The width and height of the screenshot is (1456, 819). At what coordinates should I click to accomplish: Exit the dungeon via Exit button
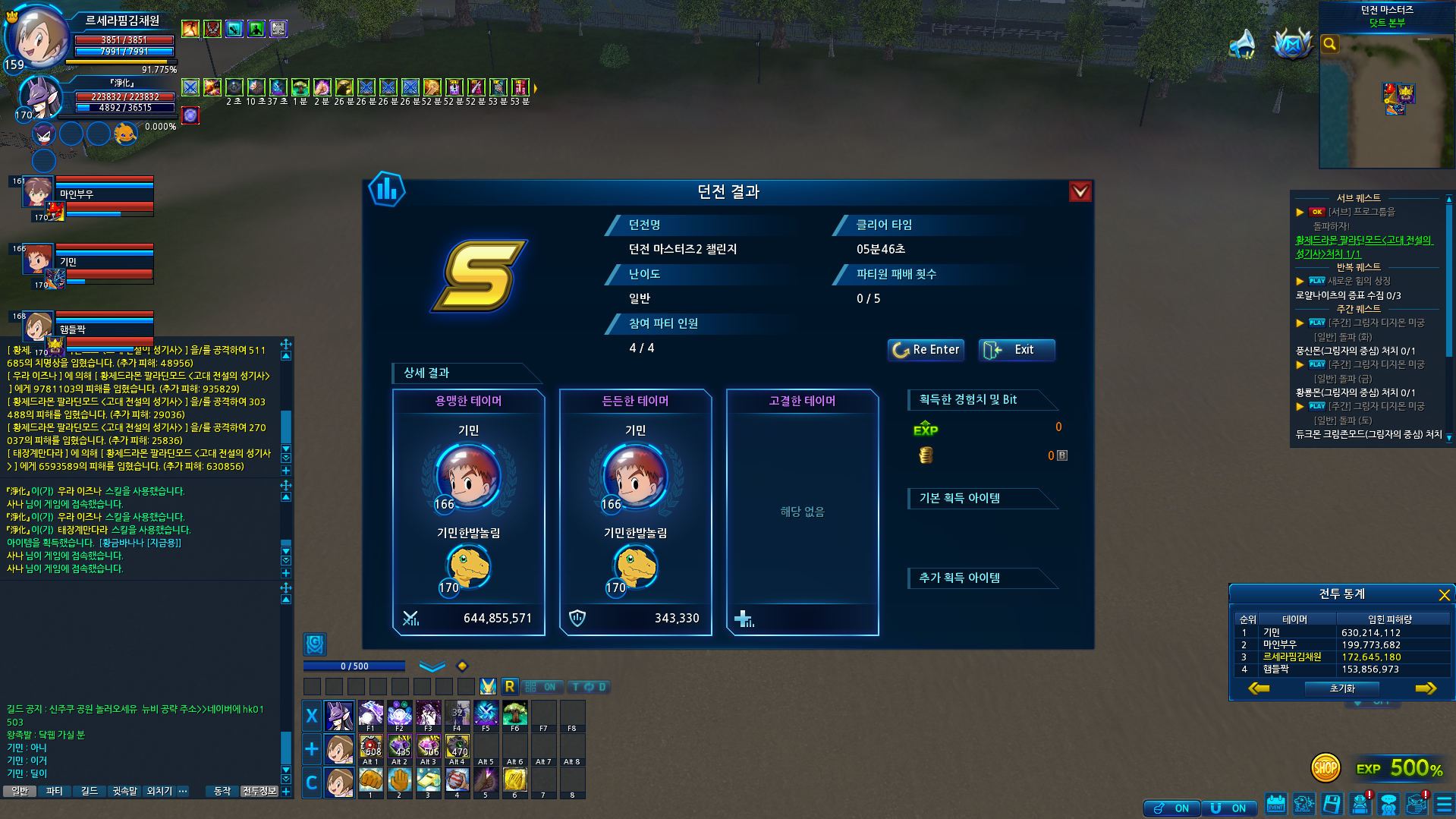[x=1016, y=349]
